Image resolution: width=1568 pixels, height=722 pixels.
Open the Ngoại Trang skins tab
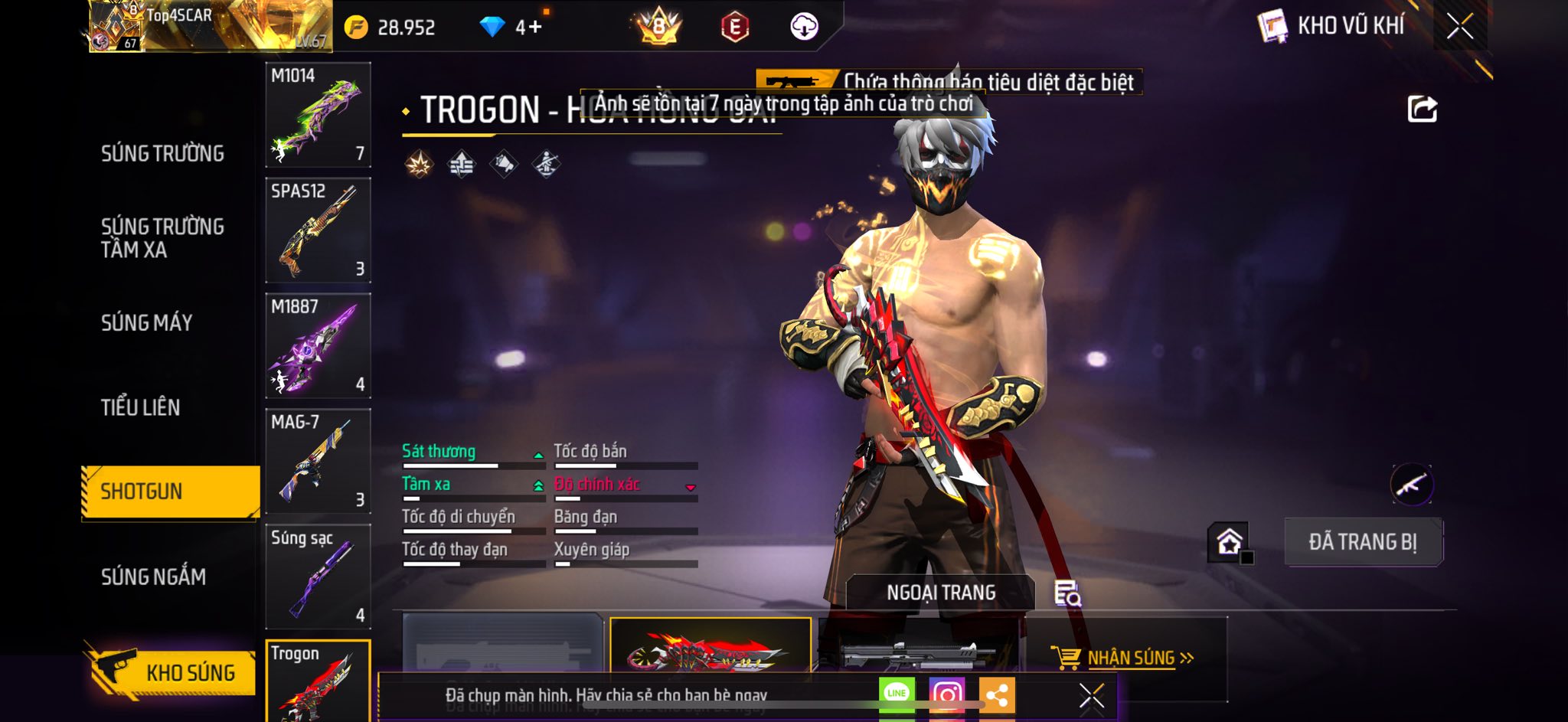pyautogui.click(x=940, y=593)
